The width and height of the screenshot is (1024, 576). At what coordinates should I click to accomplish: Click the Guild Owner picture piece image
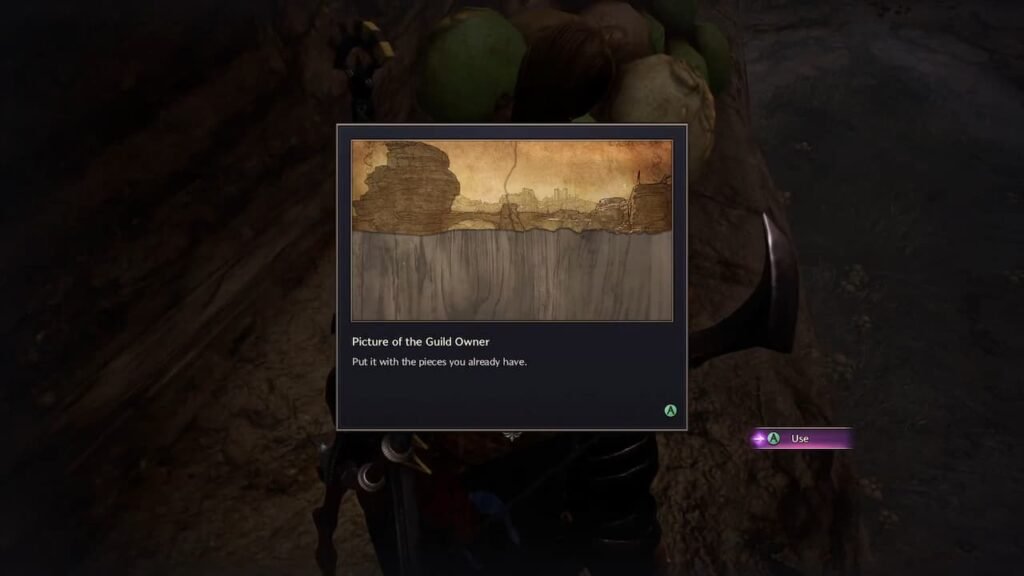[x=512, y=230]
